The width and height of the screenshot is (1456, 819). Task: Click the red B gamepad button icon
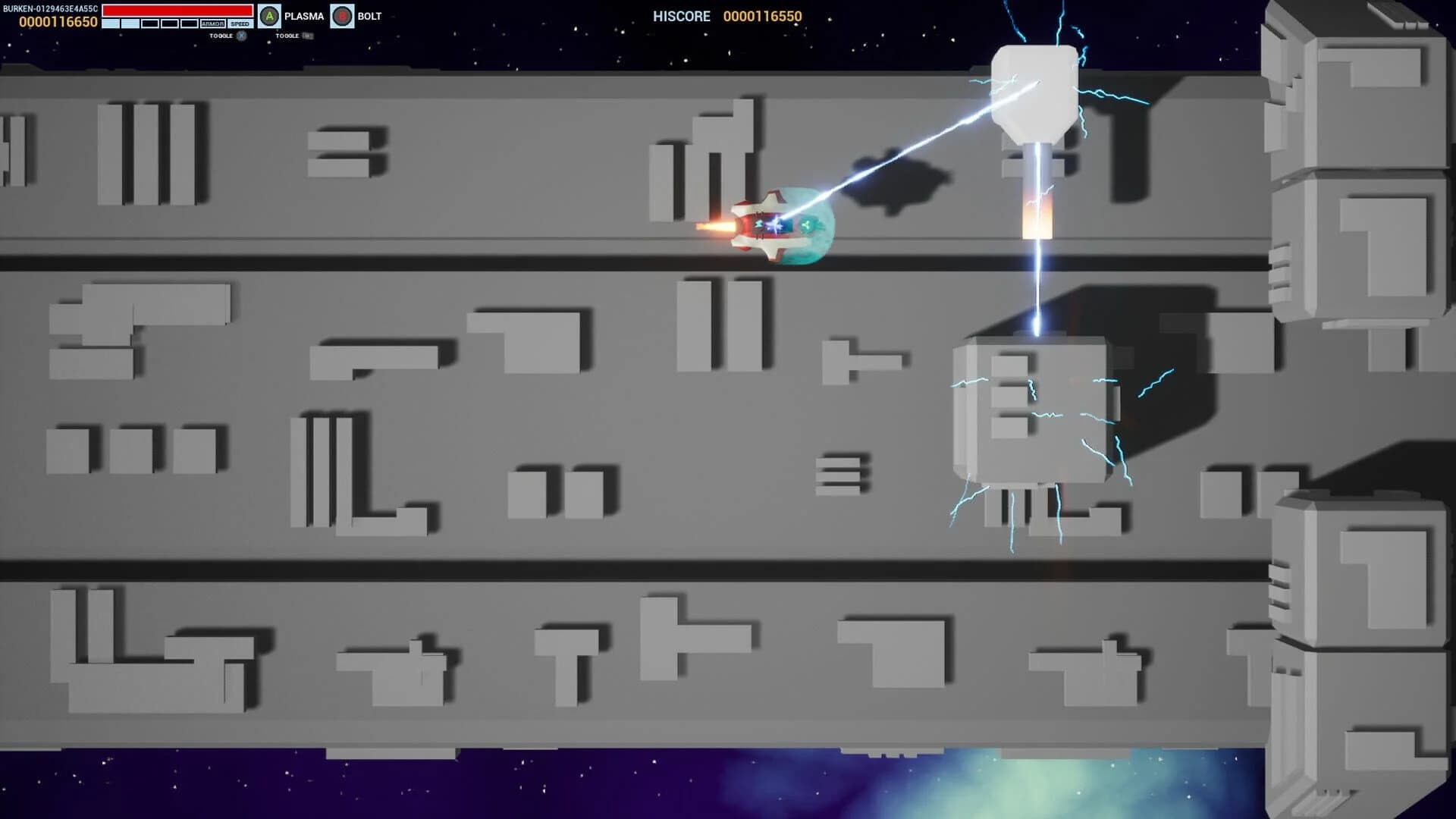point(344,15)
